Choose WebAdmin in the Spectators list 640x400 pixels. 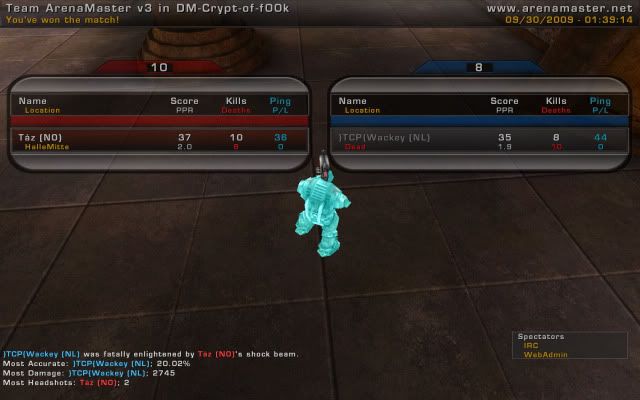click(x=539, y=355)
